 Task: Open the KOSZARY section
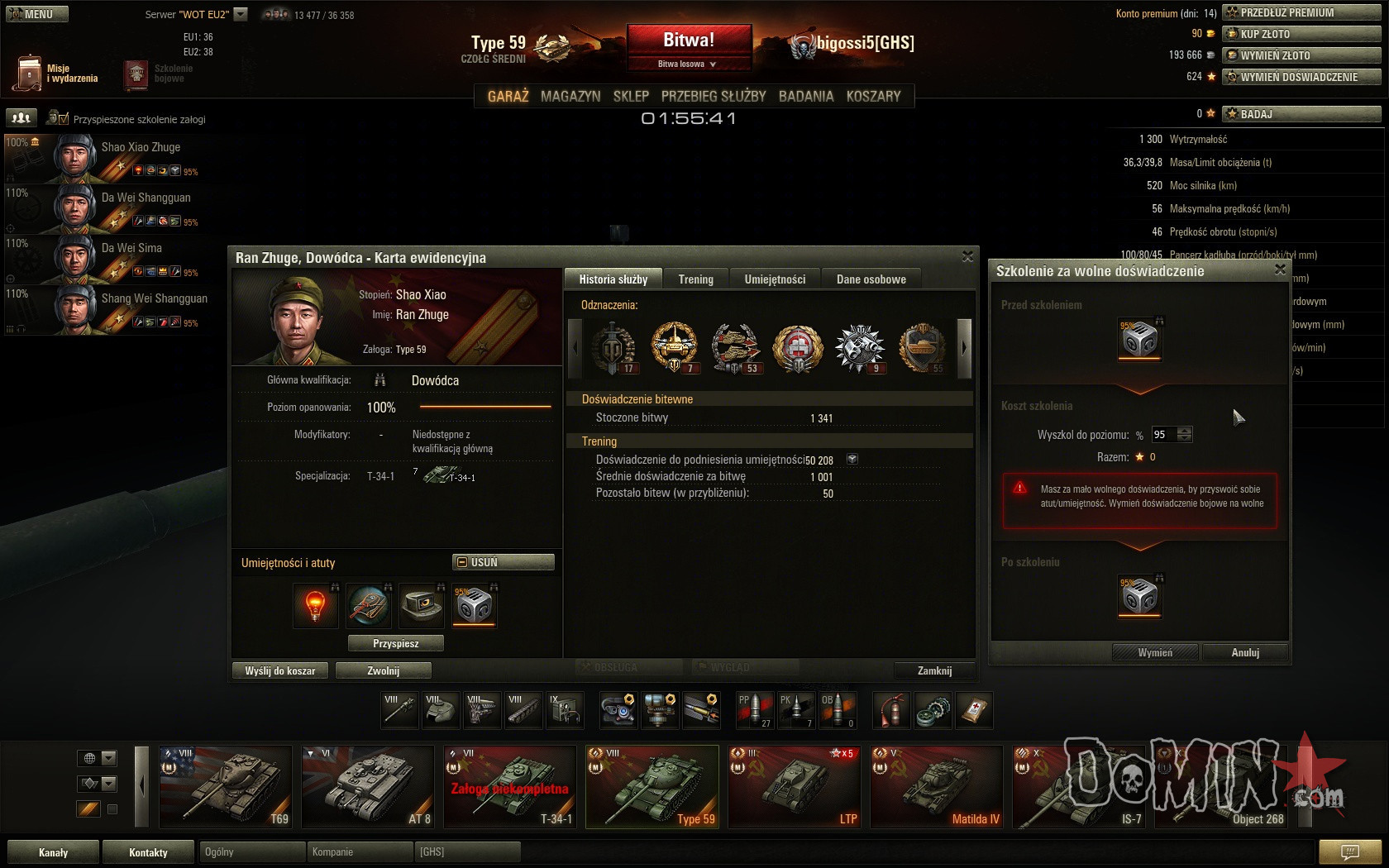point(873,96)
